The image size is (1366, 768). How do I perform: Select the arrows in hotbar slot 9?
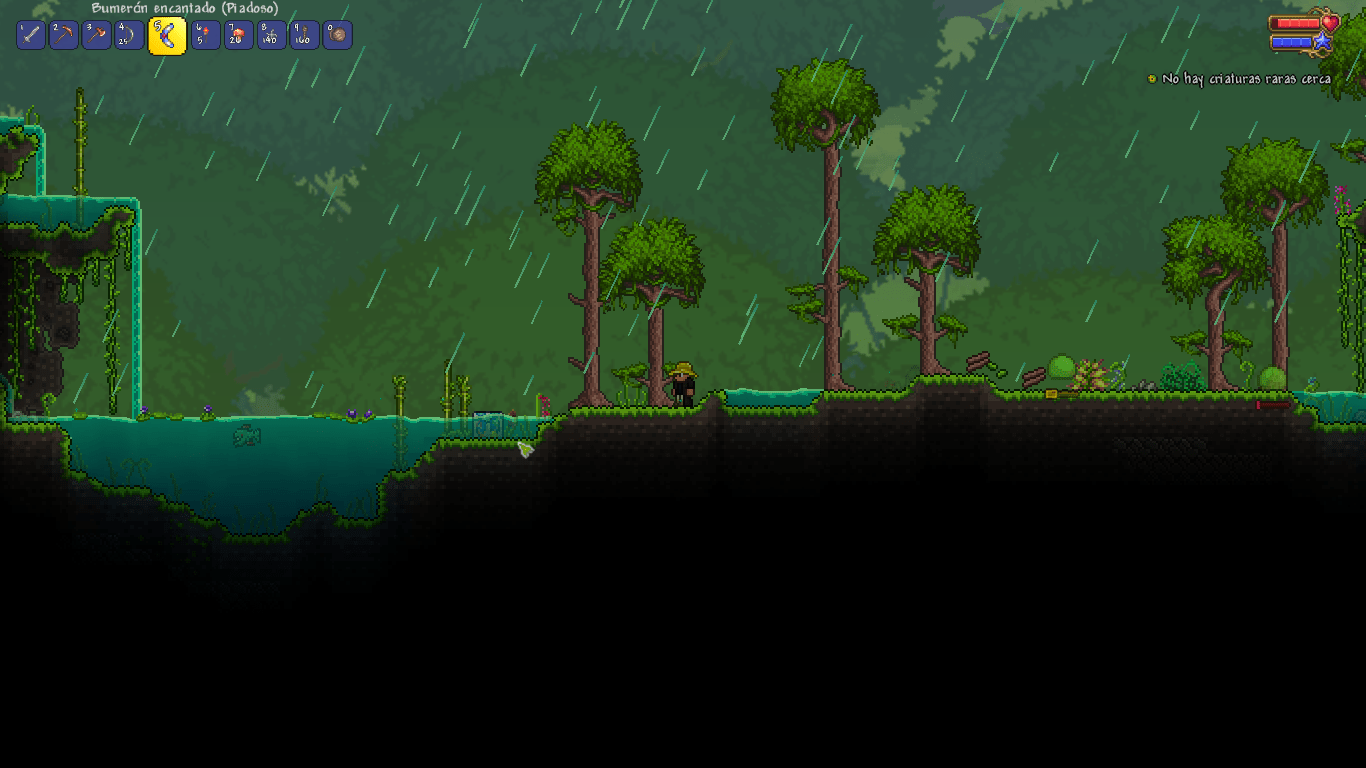coord(304,34)
